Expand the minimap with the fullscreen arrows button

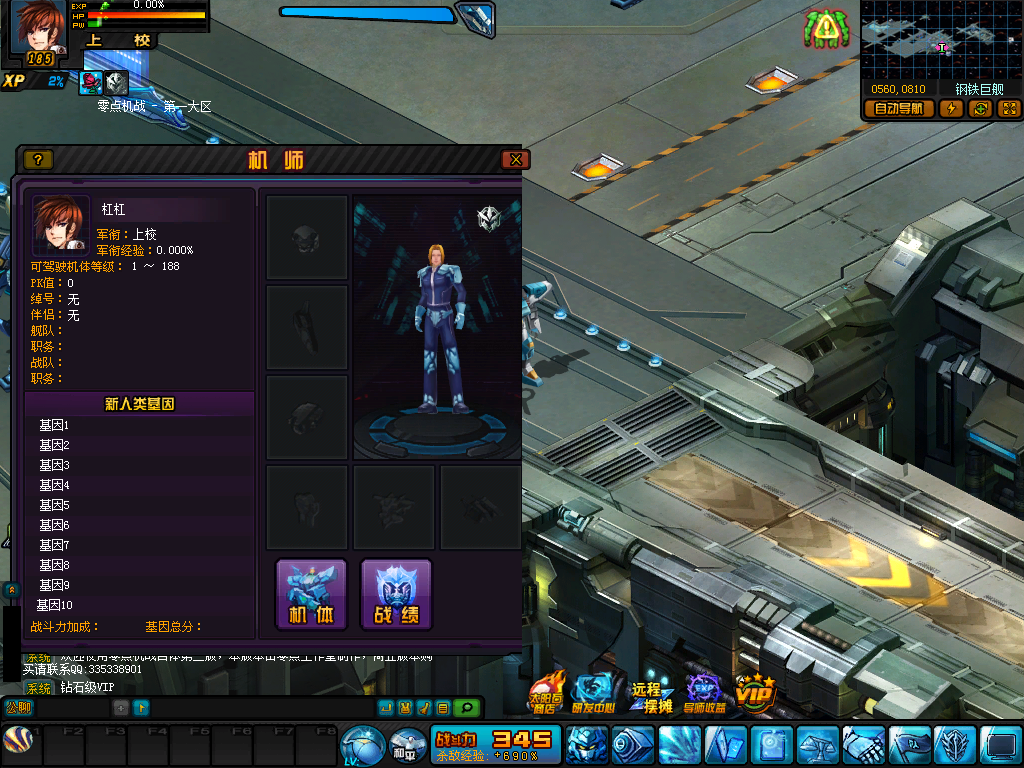[1008, 109]
